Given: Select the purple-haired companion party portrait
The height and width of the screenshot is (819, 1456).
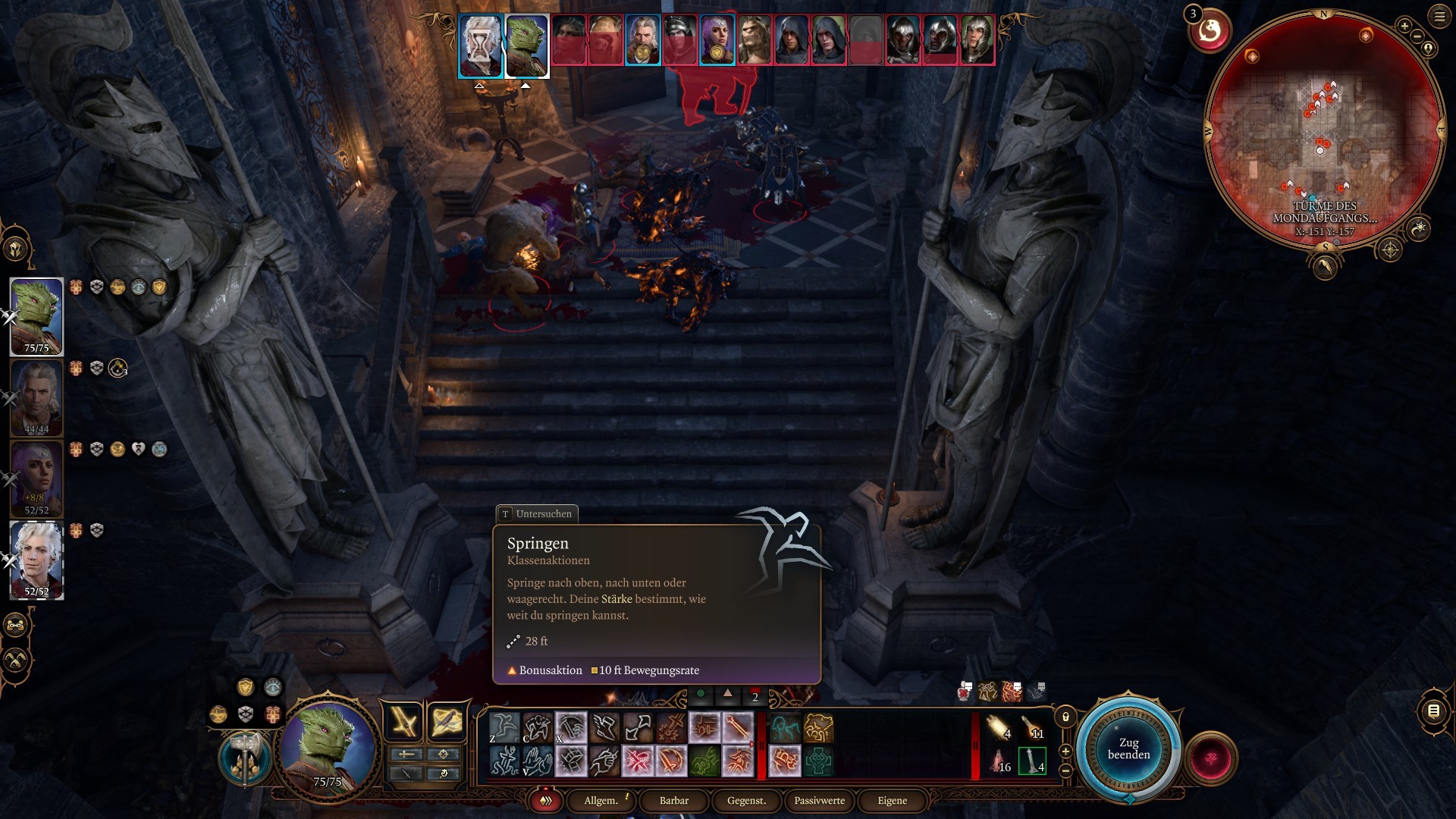Looking at the screenshot, I should (36, 479).
